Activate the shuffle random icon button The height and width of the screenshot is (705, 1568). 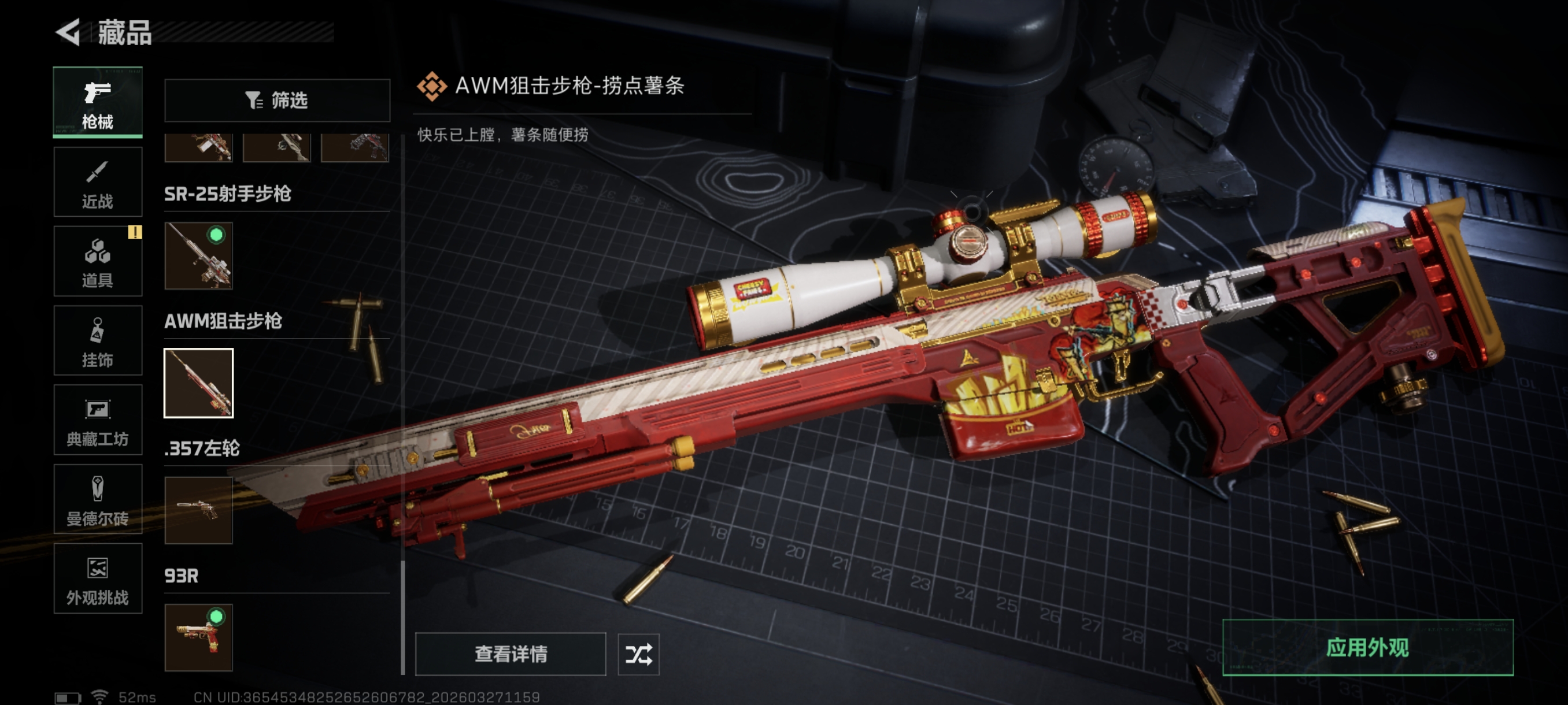638,654
